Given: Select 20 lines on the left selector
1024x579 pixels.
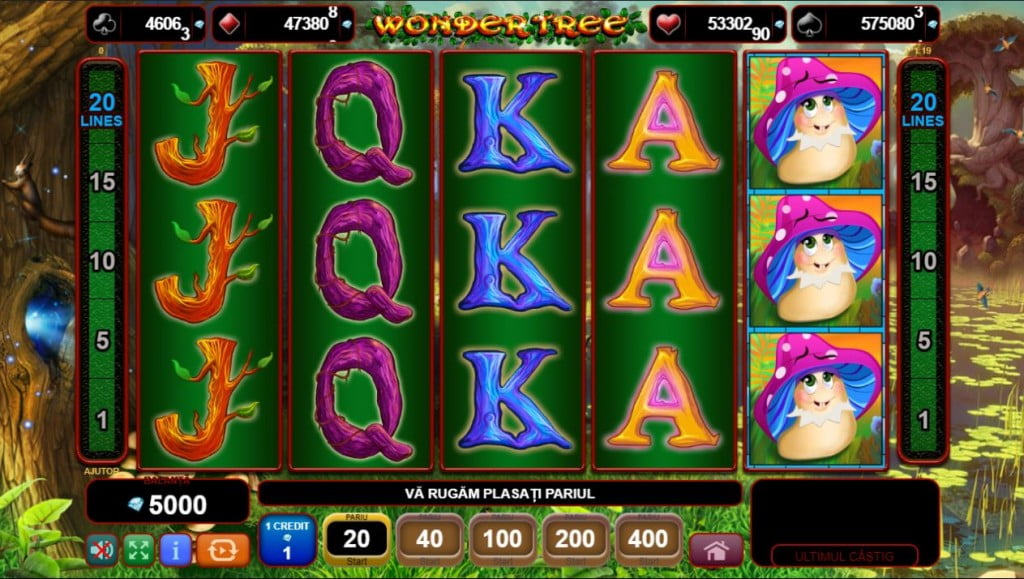Looking at the screenshot, I should pos(104,108).
